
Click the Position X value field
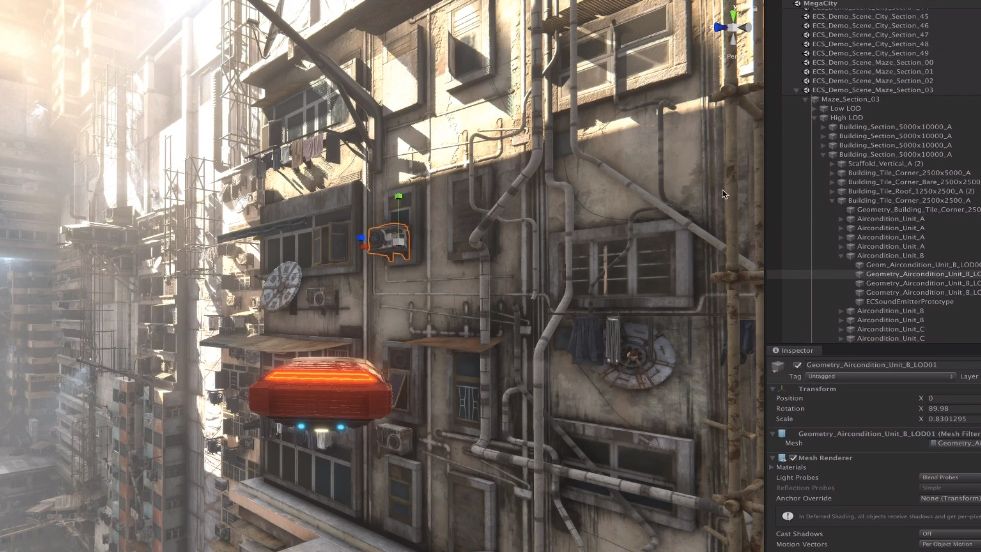pyautogui.click(x=938, y=398)
